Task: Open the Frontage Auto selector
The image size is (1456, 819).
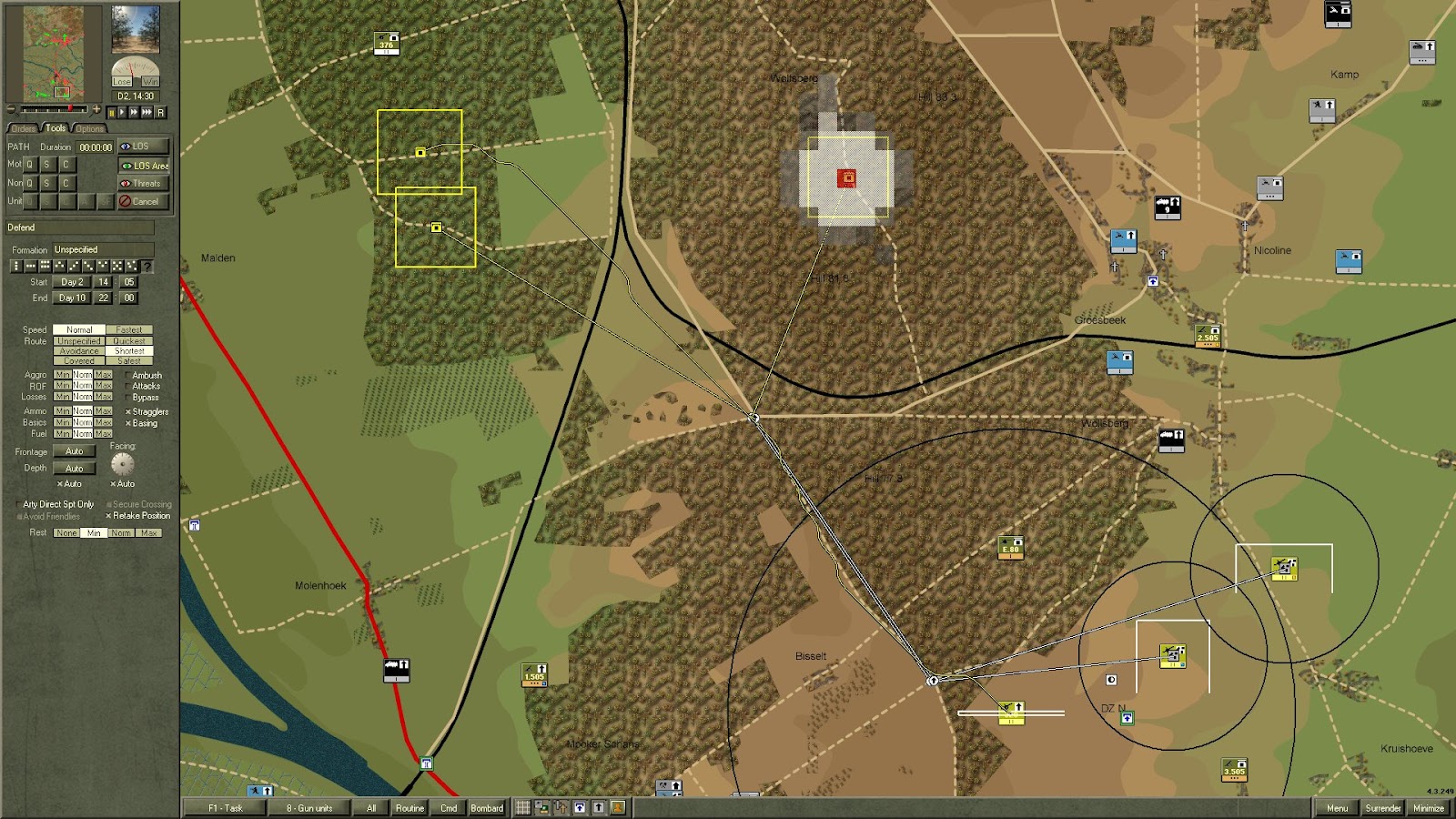Action: 75,451
